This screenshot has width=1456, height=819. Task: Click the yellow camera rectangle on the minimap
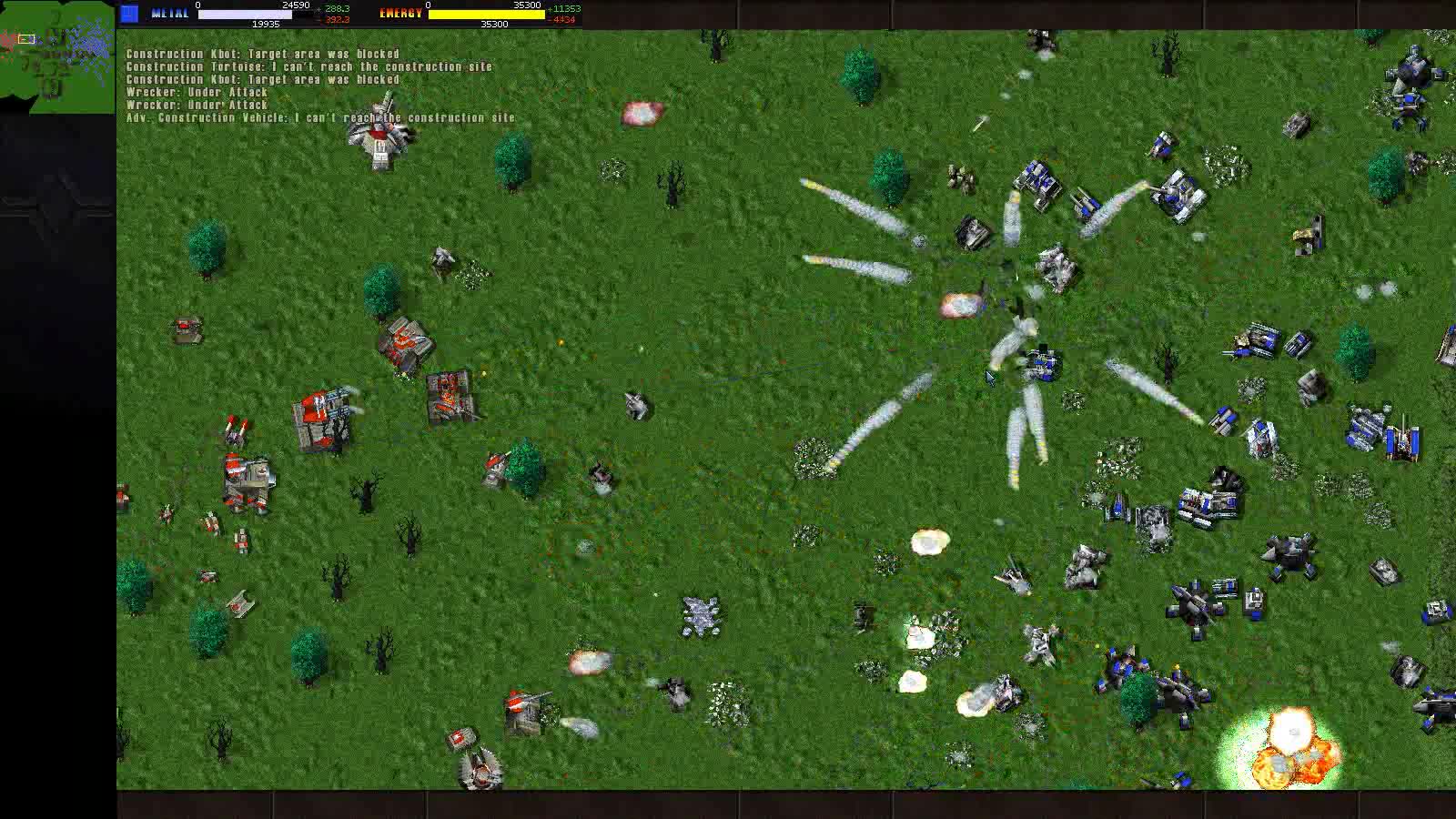click(x=26, y=39)
